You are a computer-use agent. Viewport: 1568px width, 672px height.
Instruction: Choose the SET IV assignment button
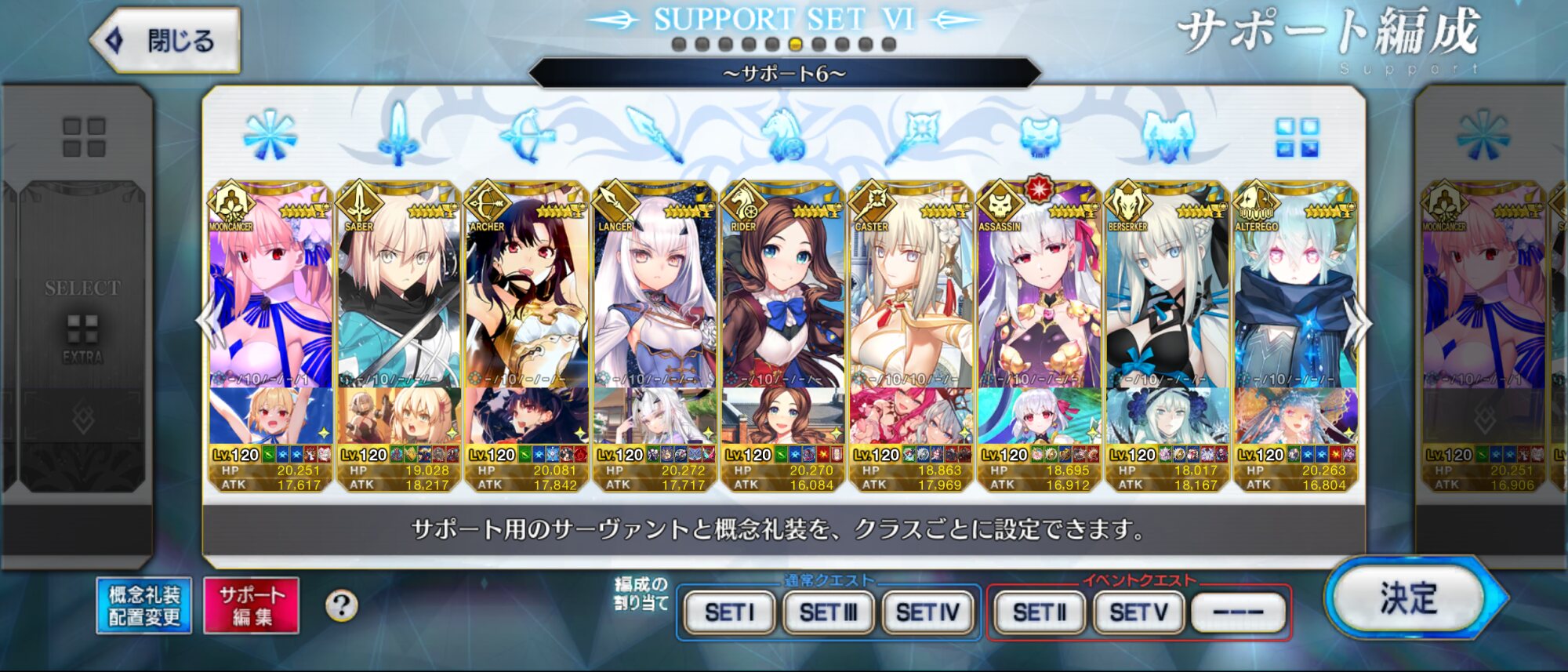[x=927, y=612]
